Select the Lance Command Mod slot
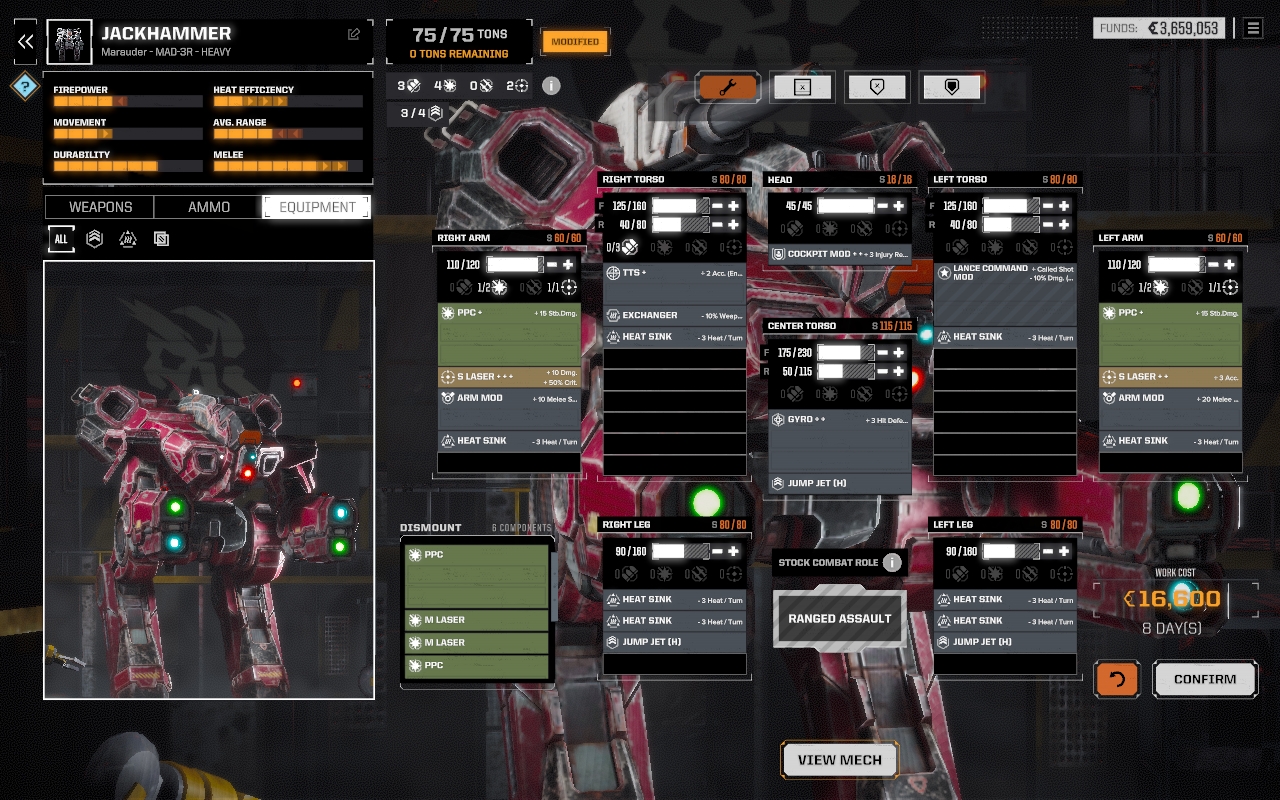Viewport: 1280px width, 800px height. pyautogui.click(x=1005, y=272)
